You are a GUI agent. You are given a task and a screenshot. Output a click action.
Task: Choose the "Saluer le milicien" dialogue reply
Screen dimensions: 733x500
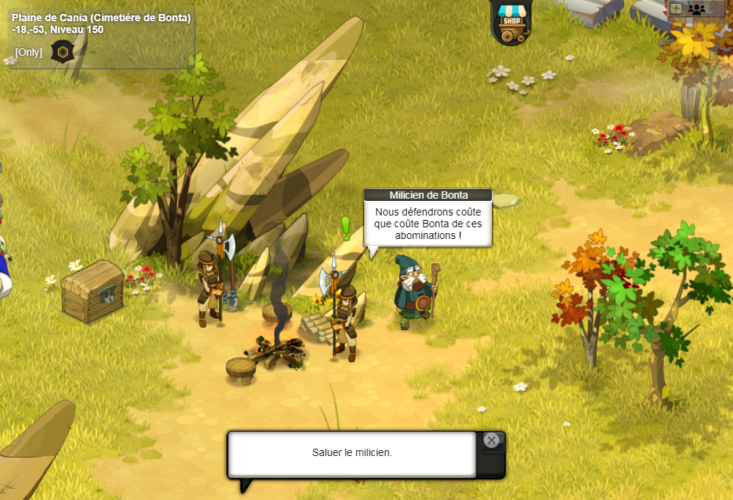(352, 453)
